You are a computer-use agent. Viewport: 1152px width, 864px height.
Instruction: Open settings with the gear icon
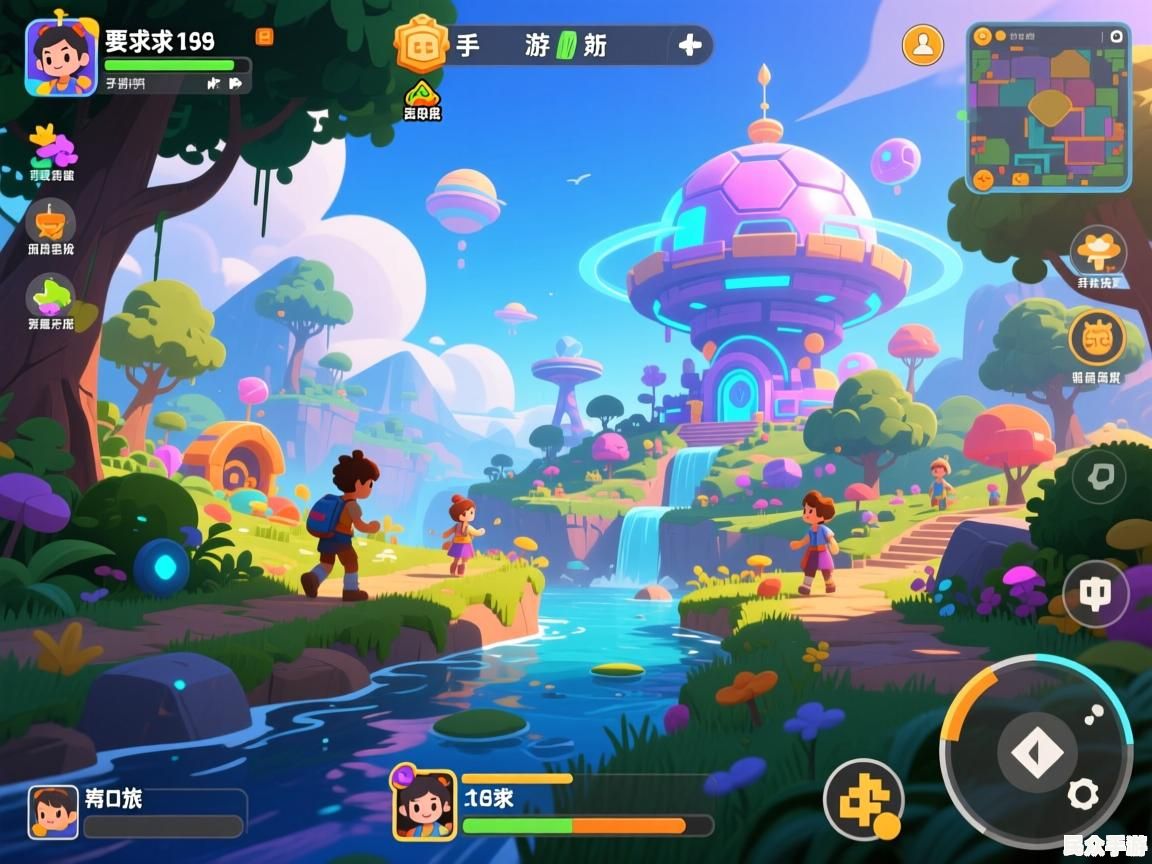pos(1083,795)
